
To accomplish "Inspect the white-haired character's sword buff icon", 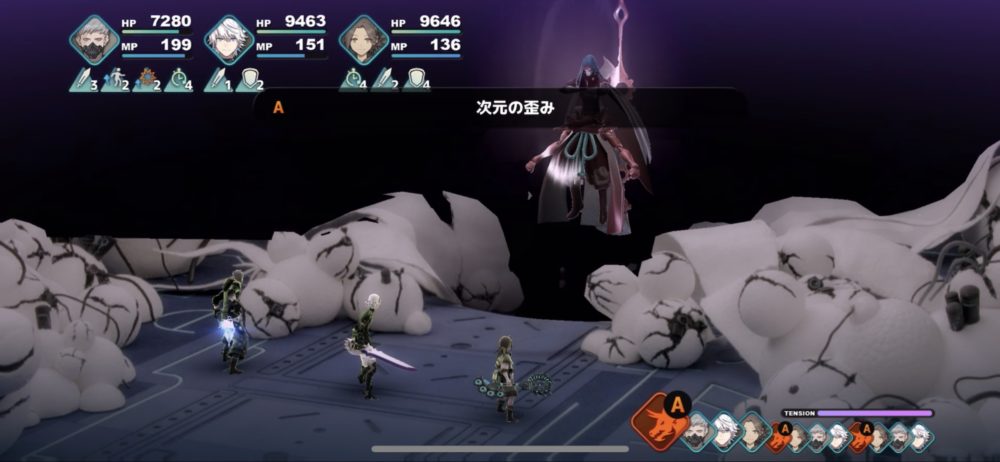I will (x=217, y=80).
